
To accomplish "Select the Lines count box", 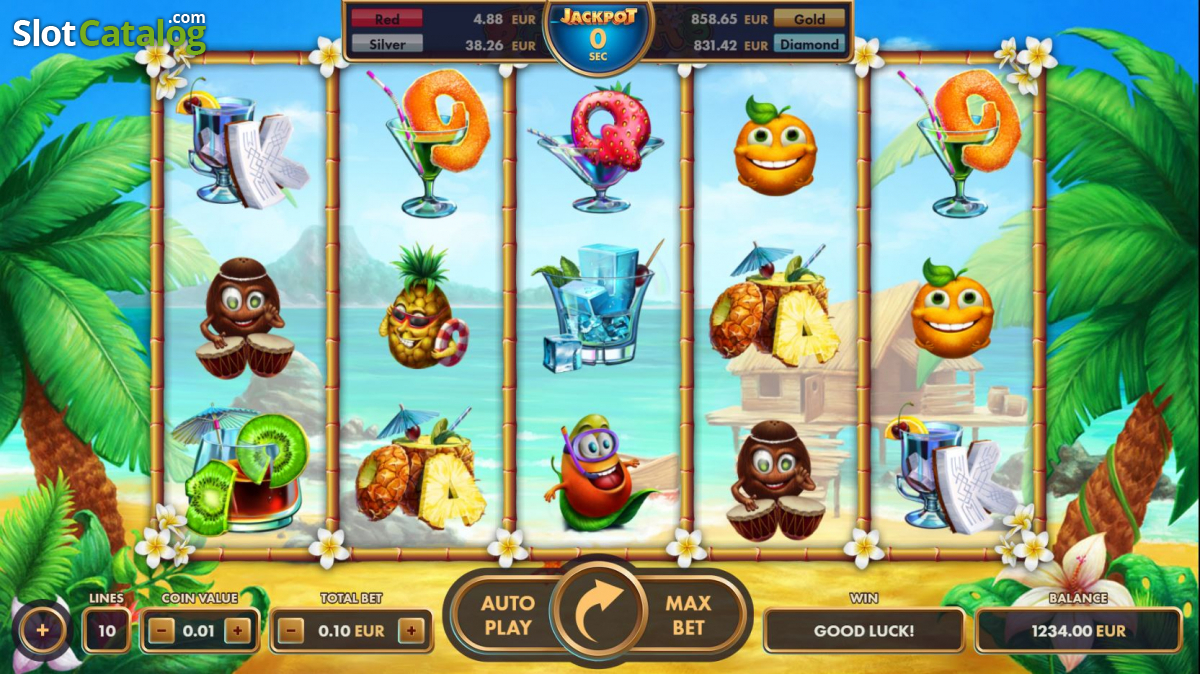I will coord(106,631).
